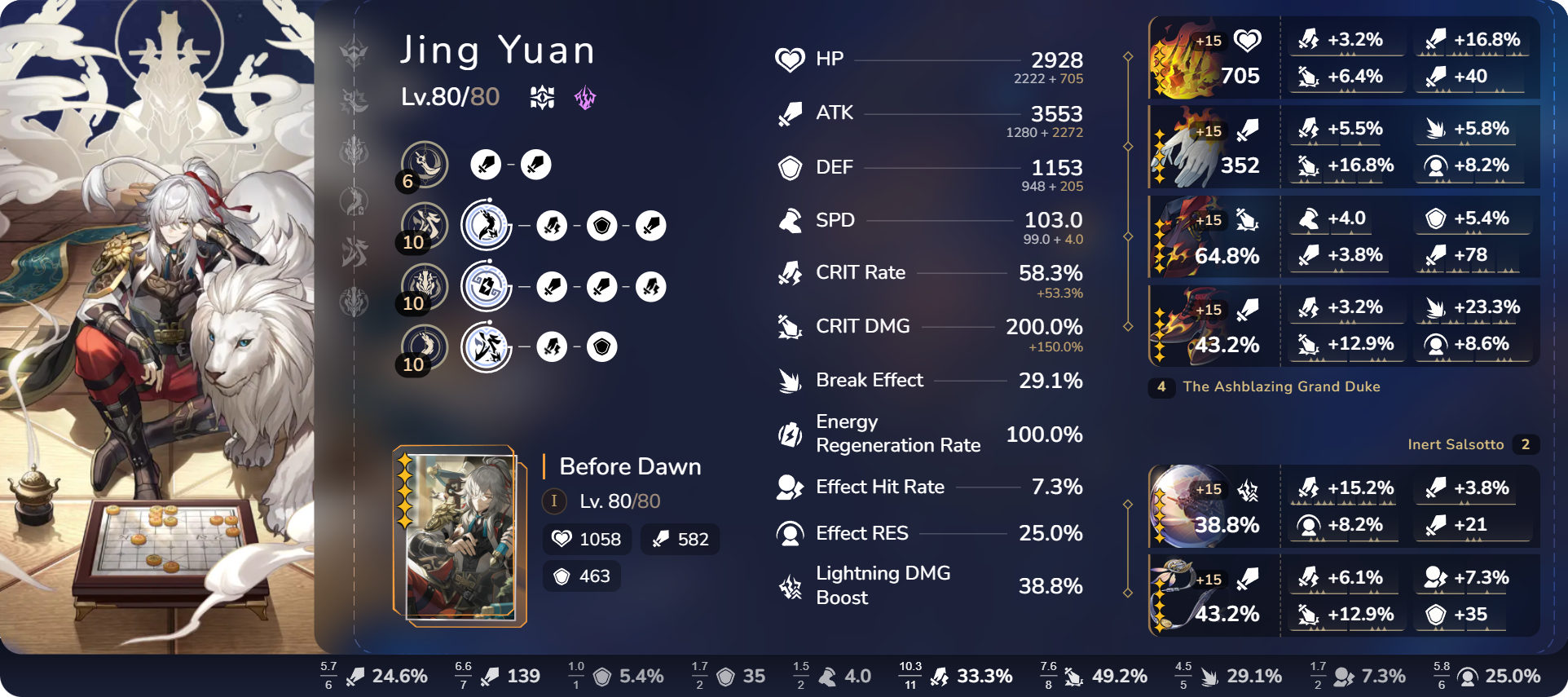Select the Skill trace circle icon

point(487,225)
